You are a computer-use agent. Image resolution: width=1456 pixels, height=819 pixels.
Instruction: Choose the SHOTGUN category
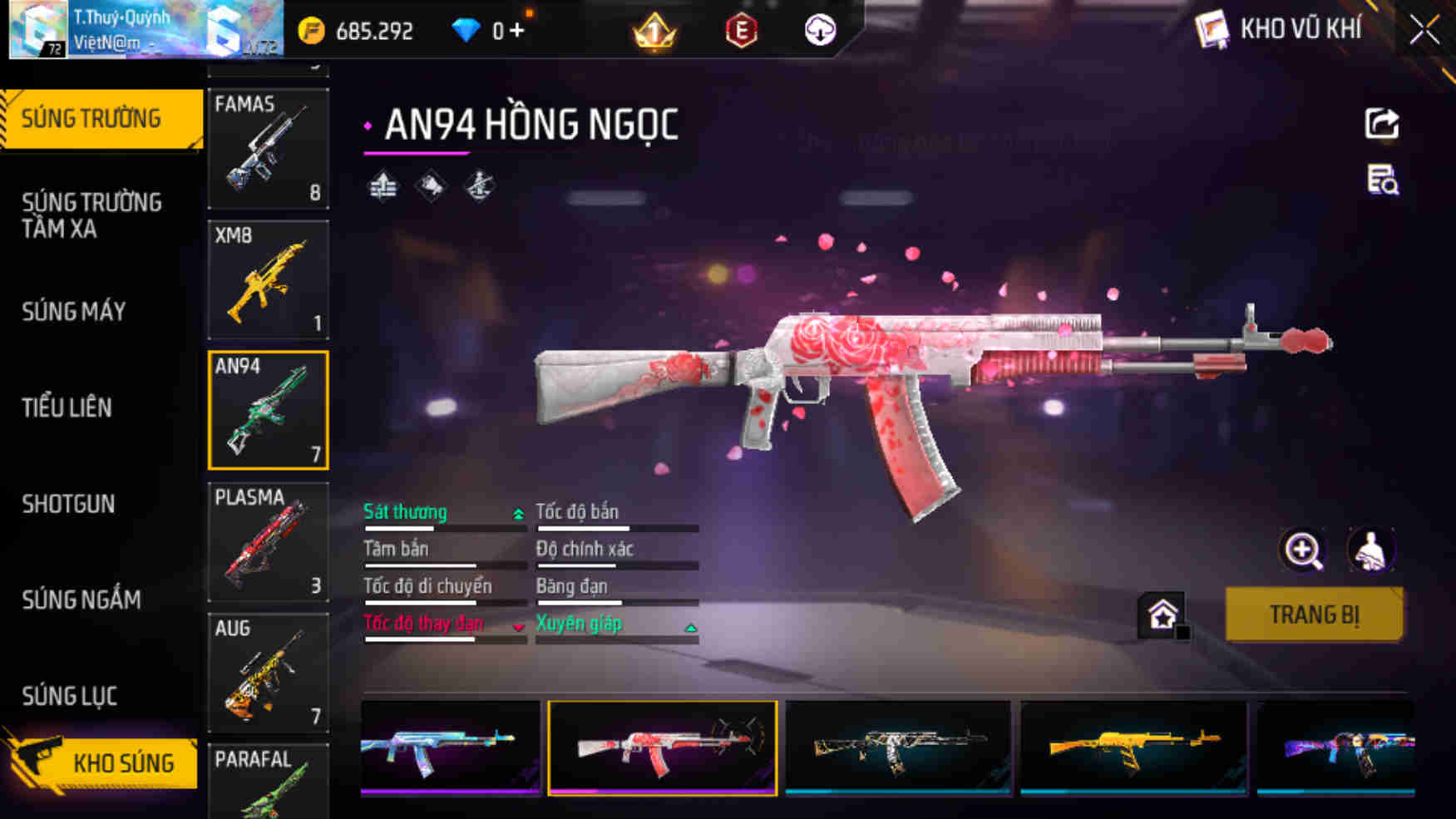68,504
